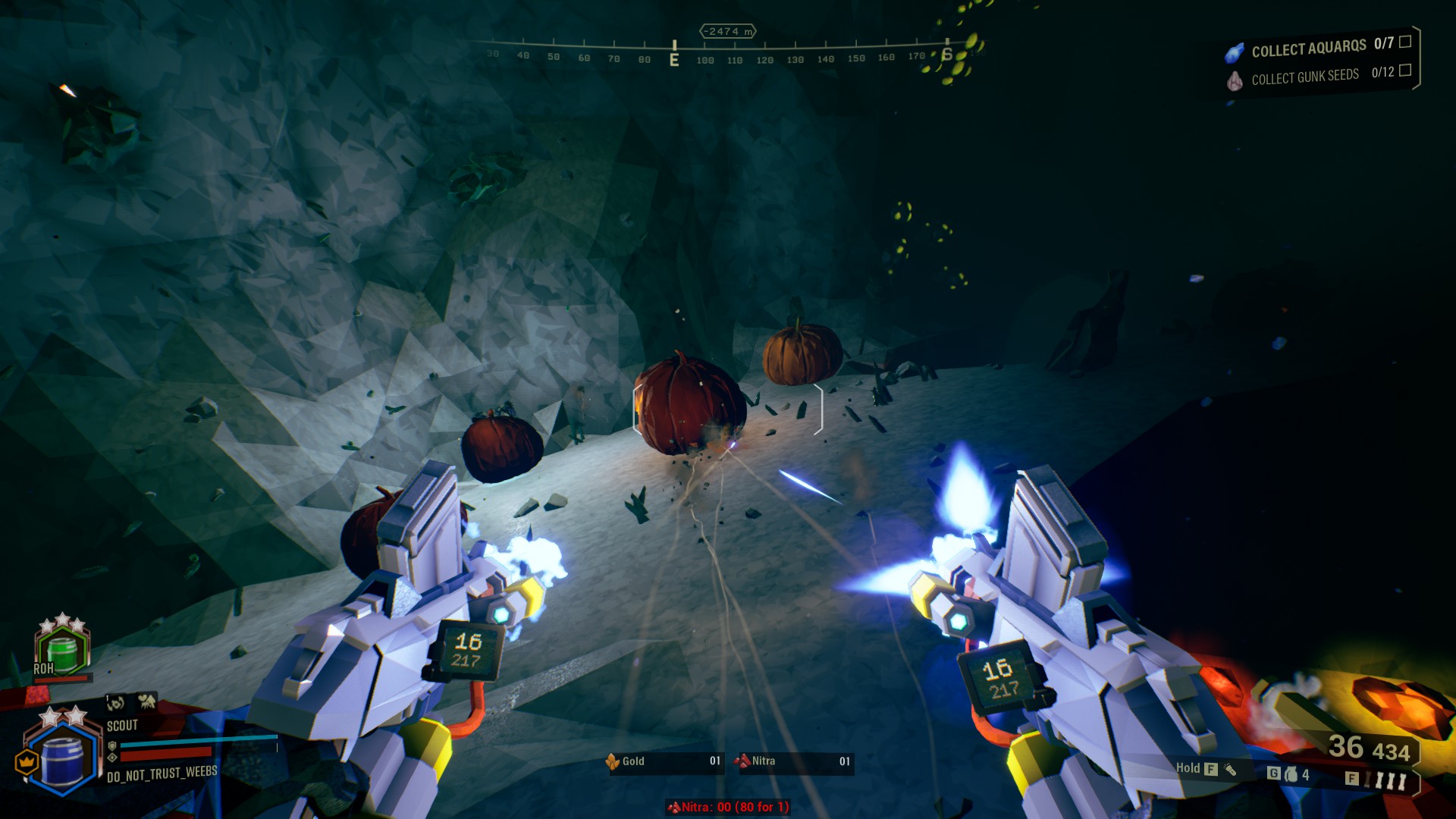Screen dimensions: 1456x819
Task: Click the compass heading bar
Action: (x=720, y=55)
